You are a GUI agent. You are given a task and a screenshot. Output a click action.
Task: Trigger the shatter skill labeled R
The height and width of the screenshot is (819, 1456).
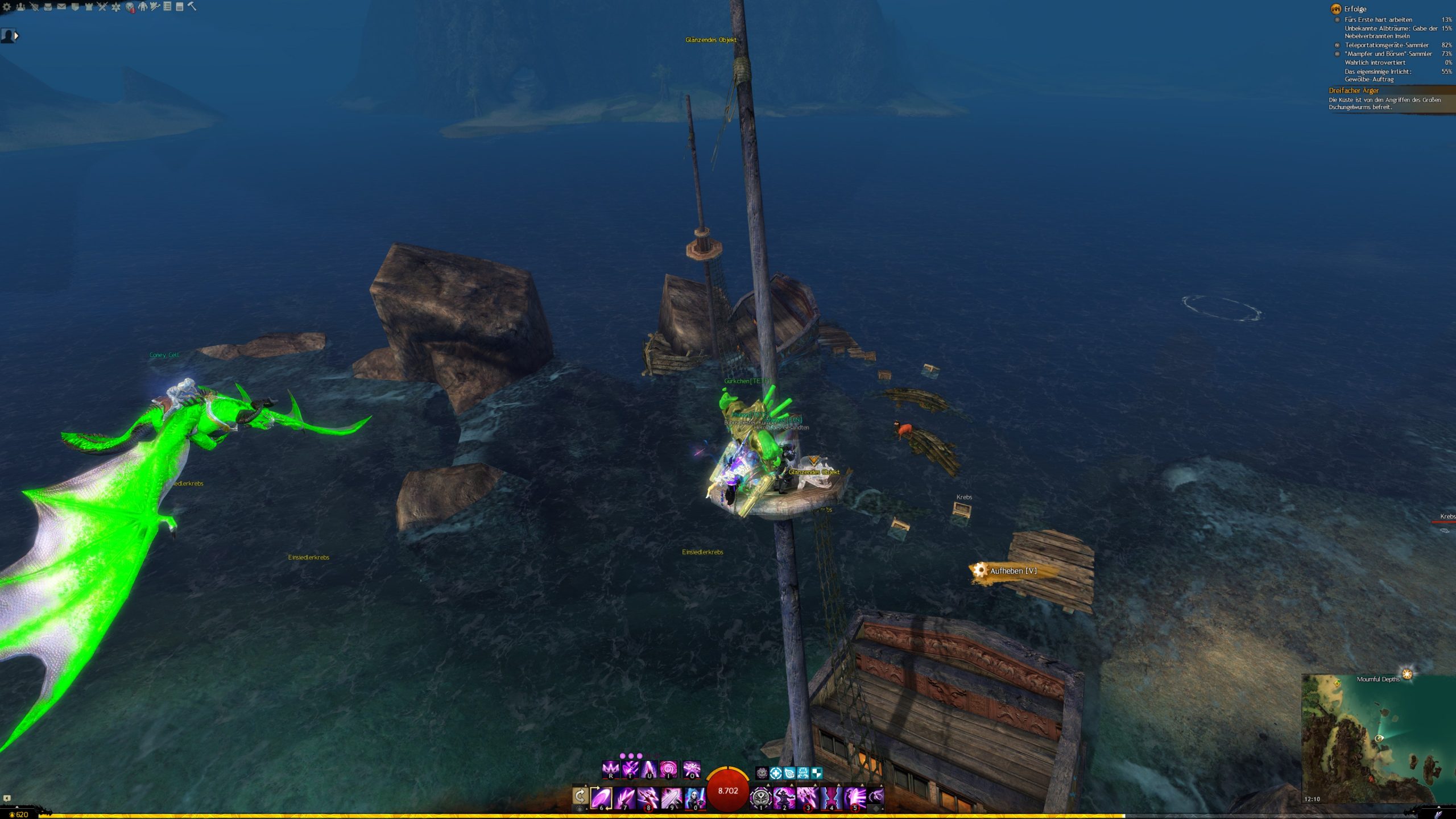coord(610,770)
